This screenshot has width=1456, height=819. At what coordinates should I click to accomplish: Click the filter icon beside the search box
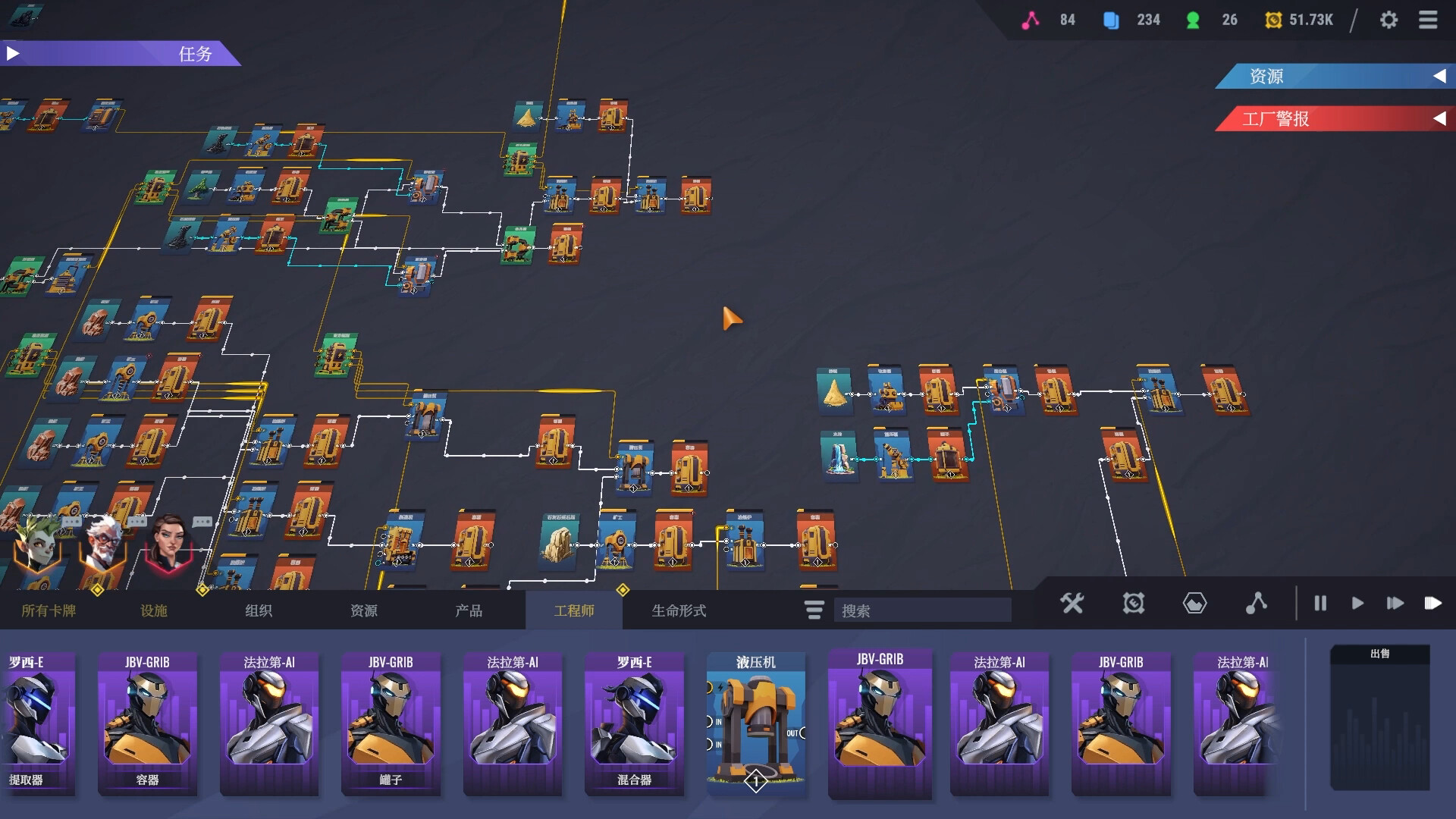click(813, 610)
